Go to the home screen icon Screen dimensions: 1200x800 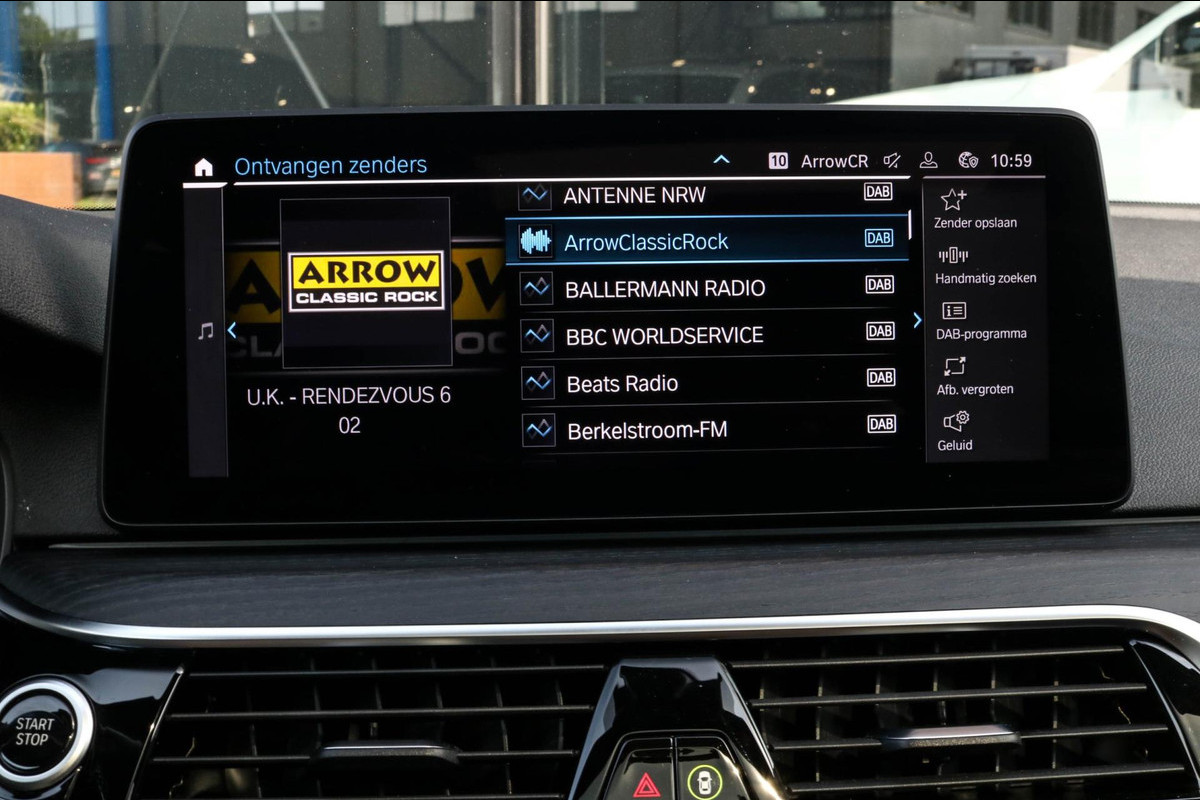(x=204, y=167)
